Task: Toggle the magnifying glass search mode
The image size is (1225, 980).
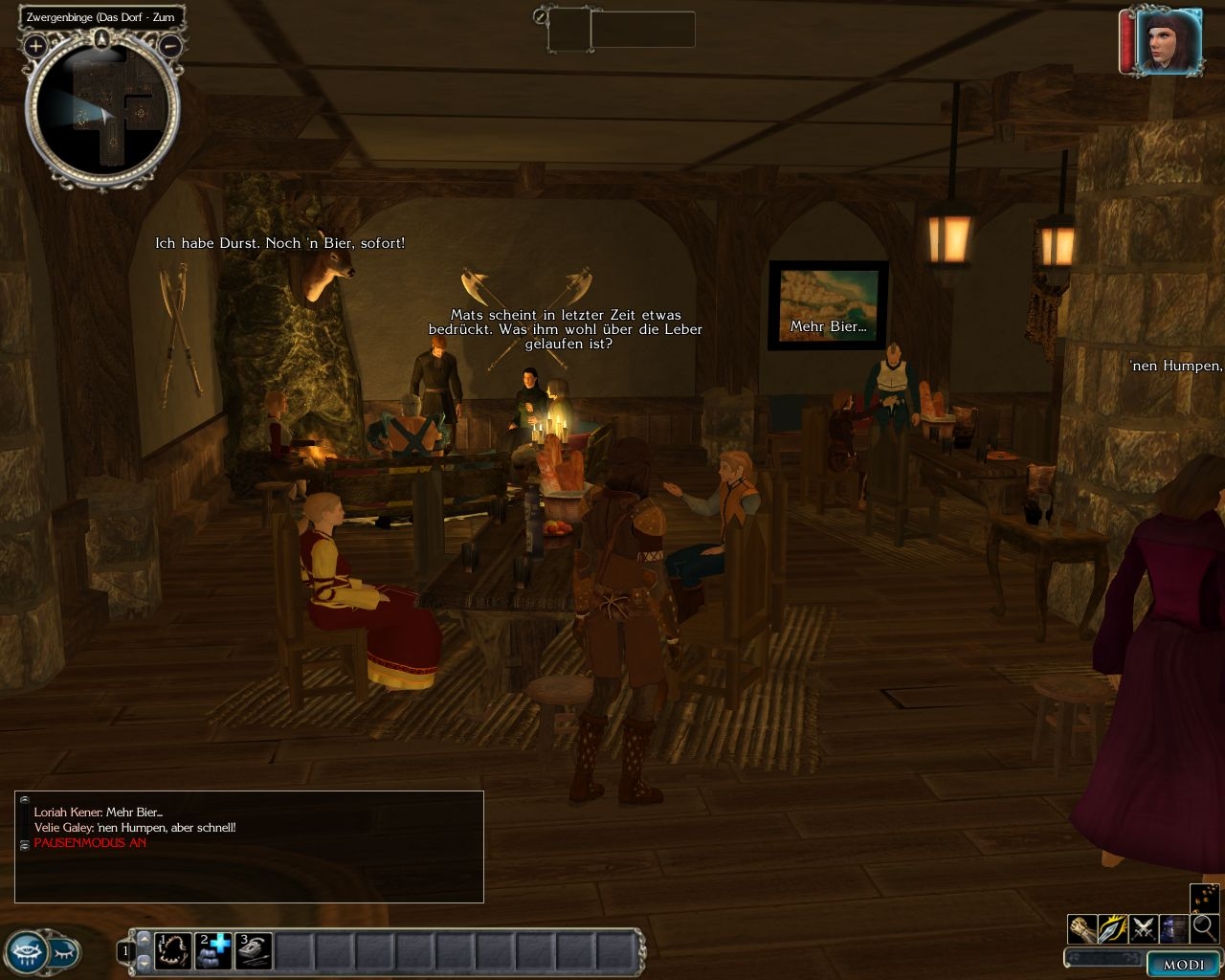Action: coord(1204,928)
